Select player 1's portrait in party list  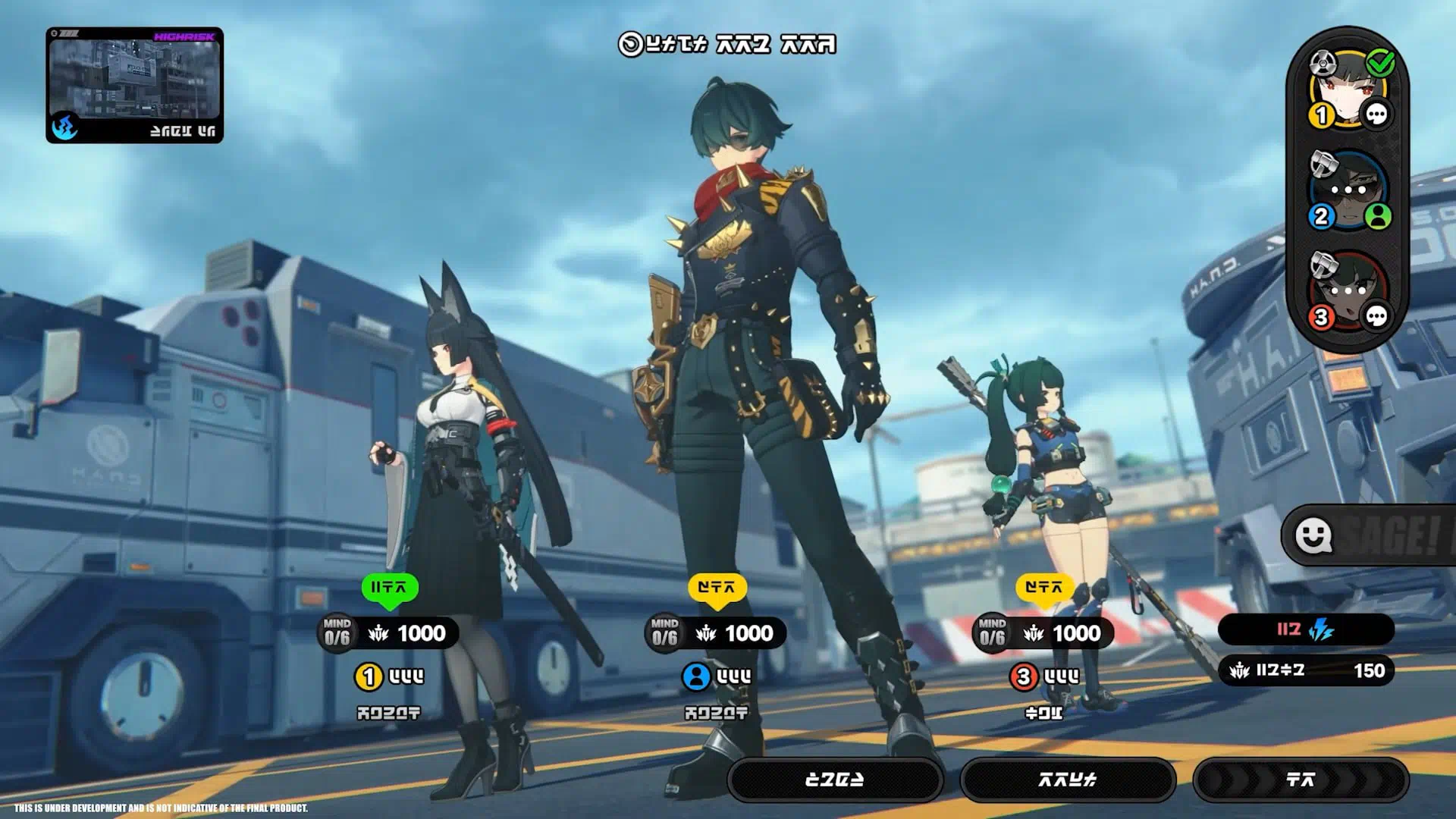1348,88
